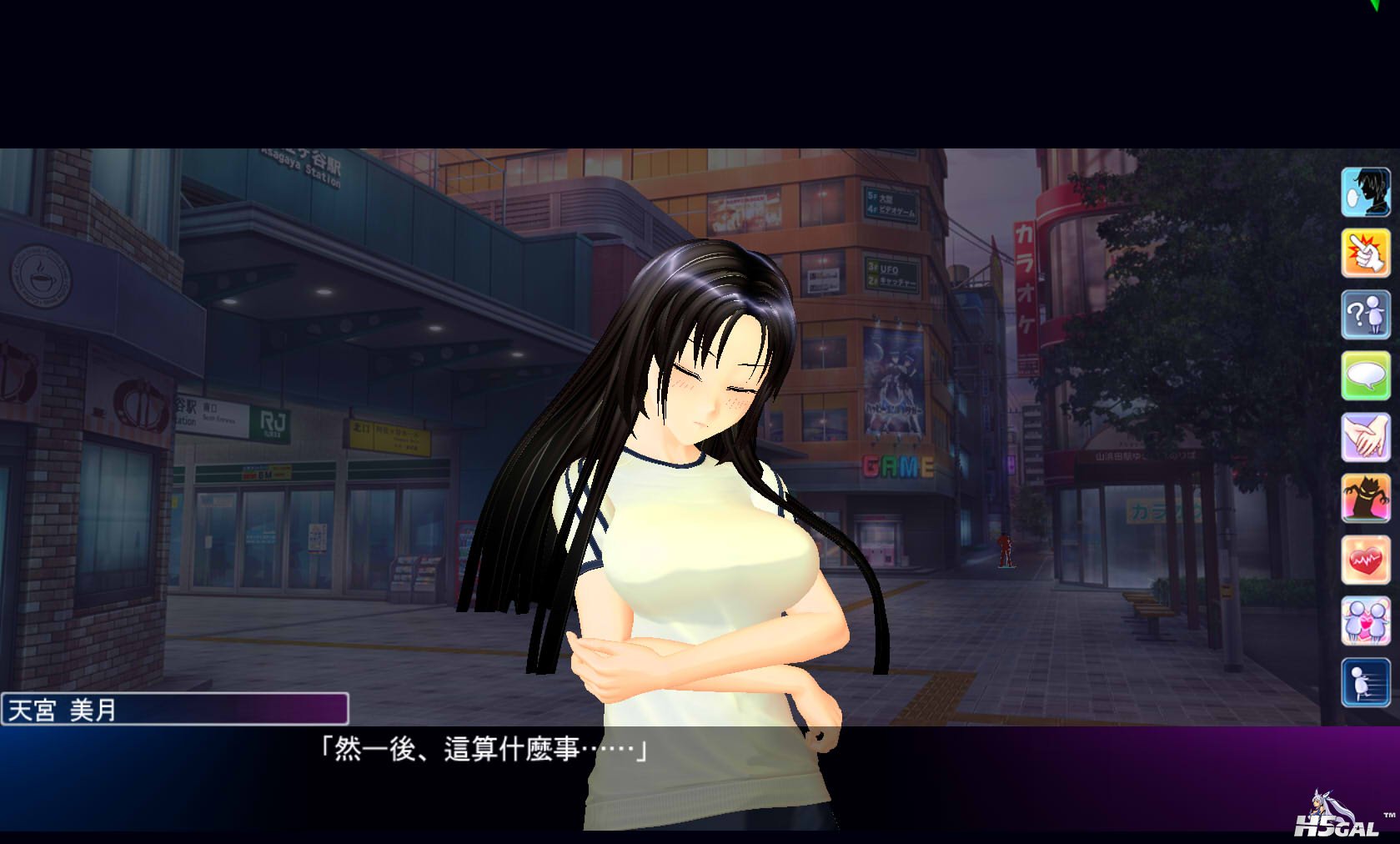The height and width of the screenshot is (844, 1400).
Task: Click the heartbeat heart icon
Action: tap(1365, 560)
